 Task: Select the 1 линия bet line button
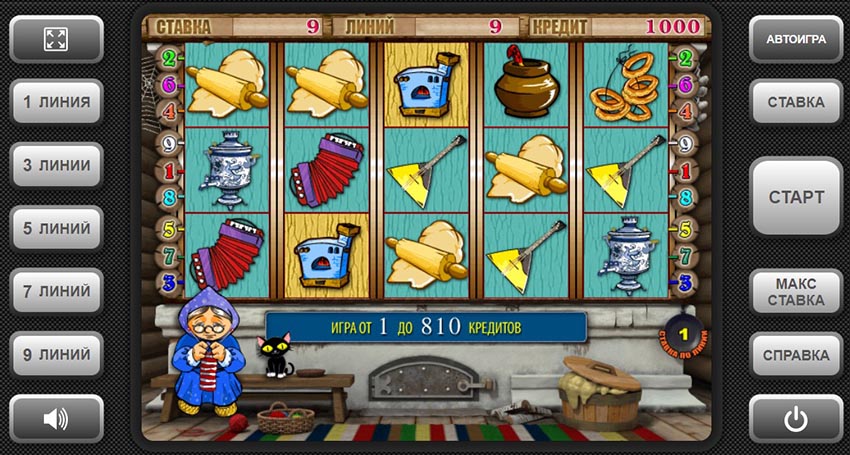[56, 101]
